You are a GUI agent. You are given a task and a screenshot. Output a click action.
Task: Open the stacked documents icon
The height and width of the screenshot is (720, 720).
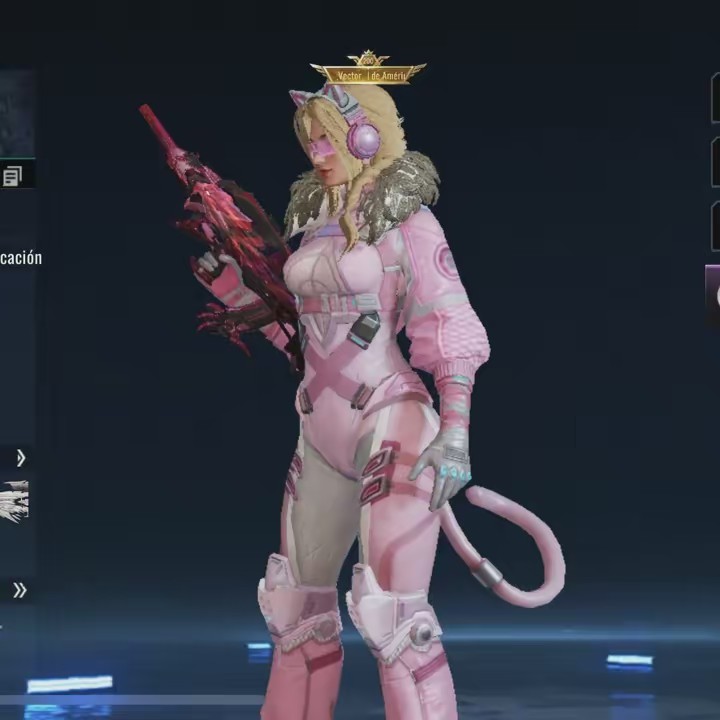click(x=12, y=177)
